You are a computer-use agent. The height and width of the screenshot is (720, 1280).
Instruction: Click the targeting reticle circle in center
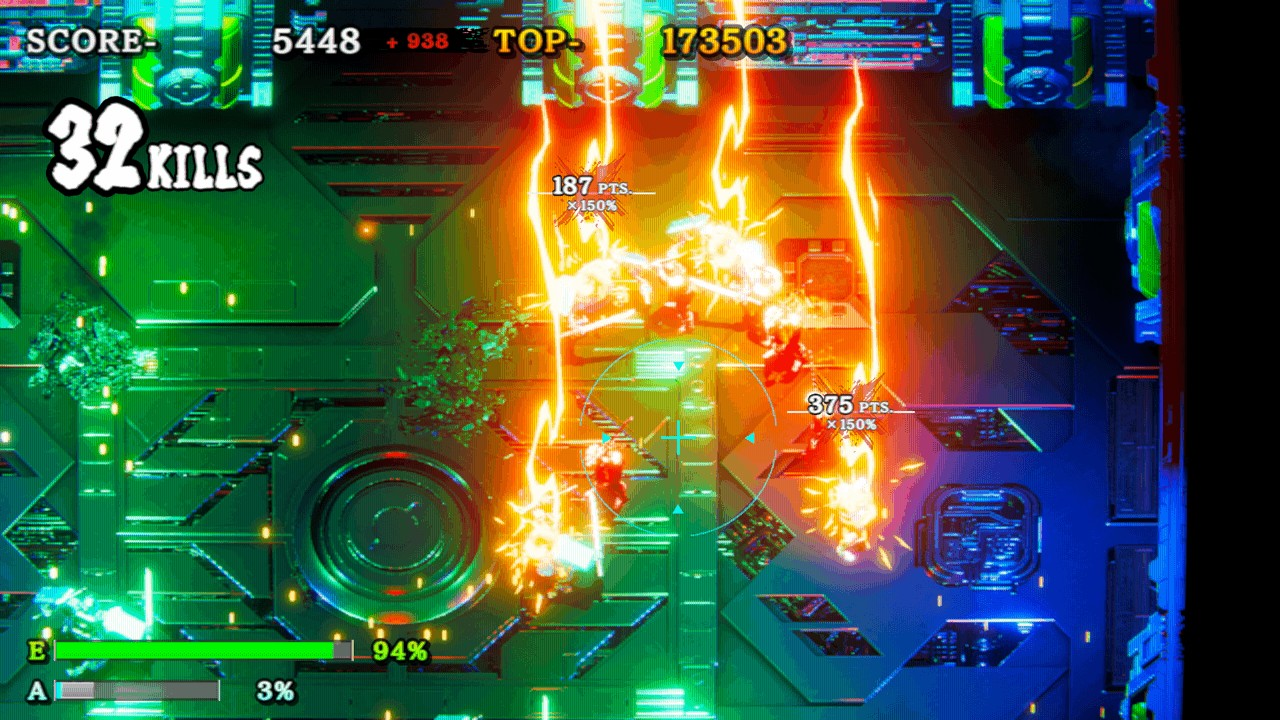pos(678,435)
